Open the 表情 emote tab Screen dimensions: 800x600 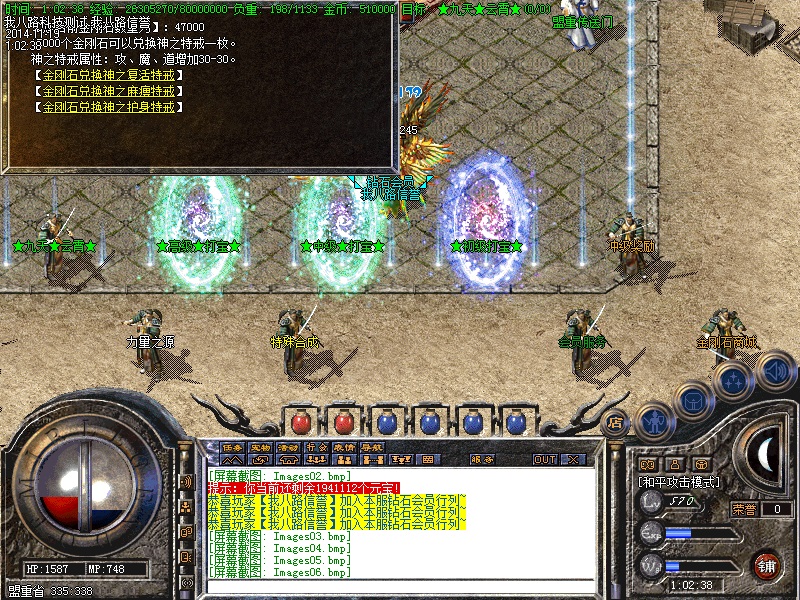(x=344, y=447)
